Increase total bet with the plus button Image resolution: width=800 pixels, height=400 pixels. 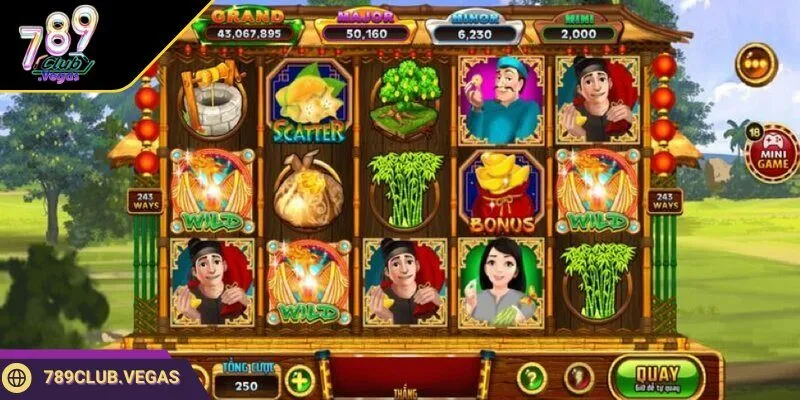[x=299, y=381]
